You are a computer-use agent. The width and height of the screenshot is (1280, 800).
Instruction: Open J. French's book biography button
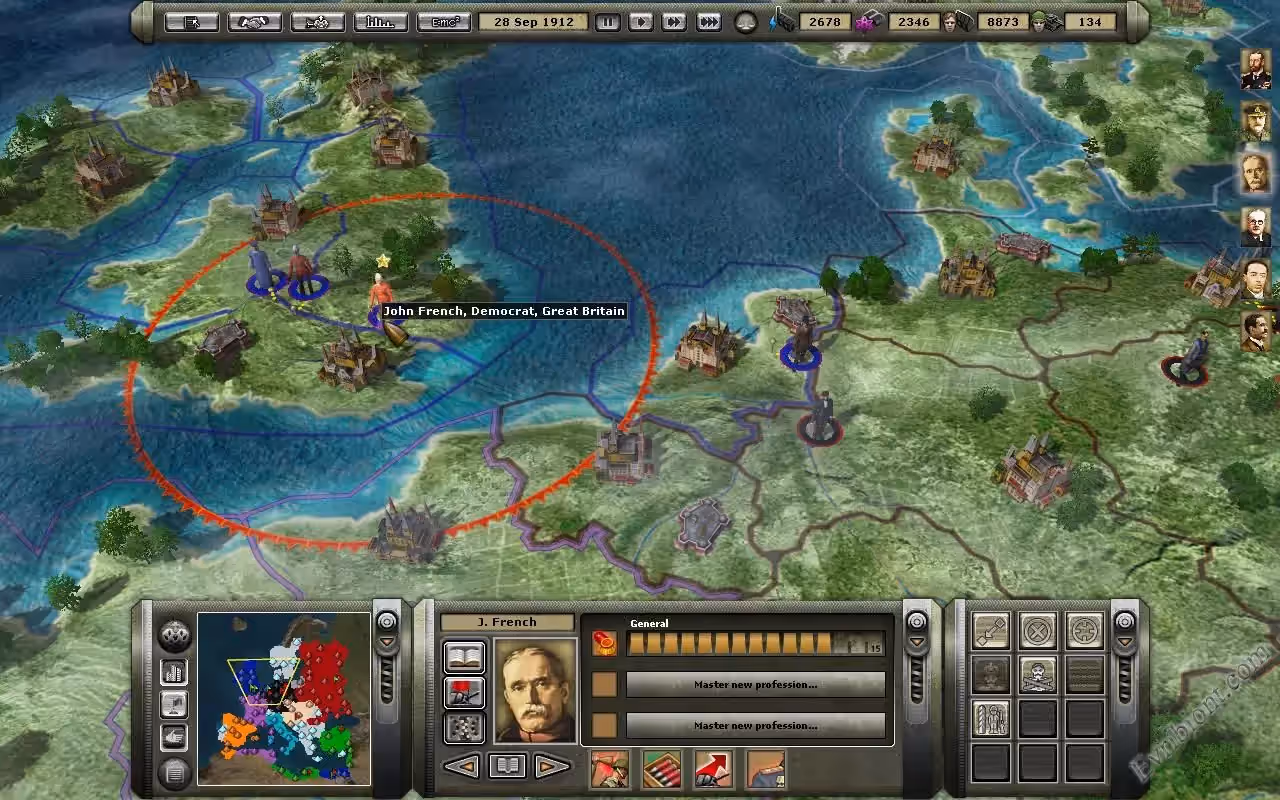click(x=464, y=658)
